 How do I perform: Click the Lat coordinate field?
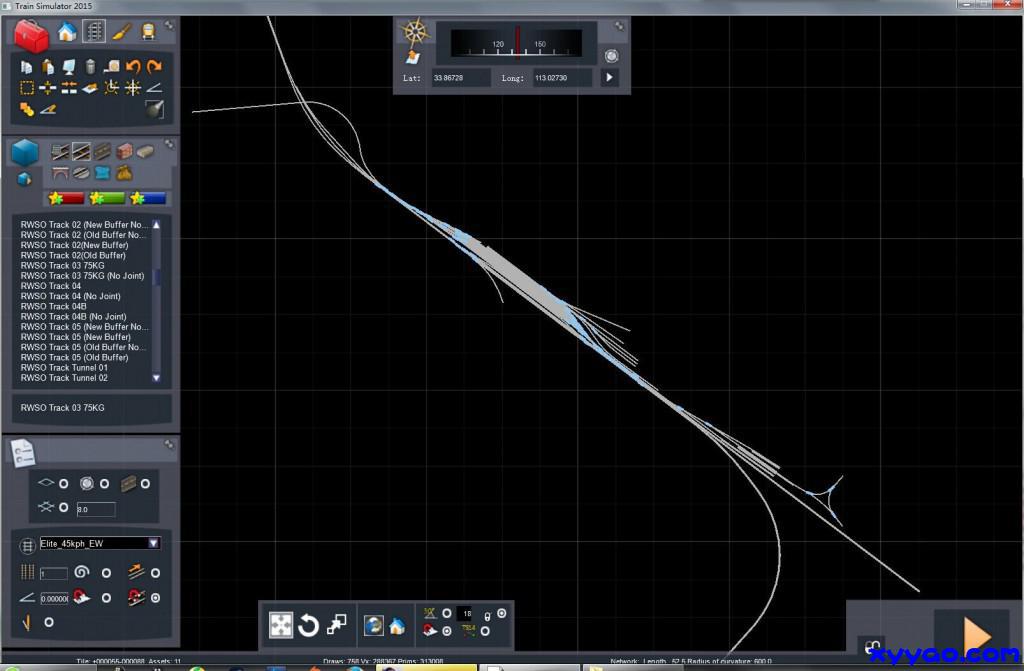coord(460,77)
